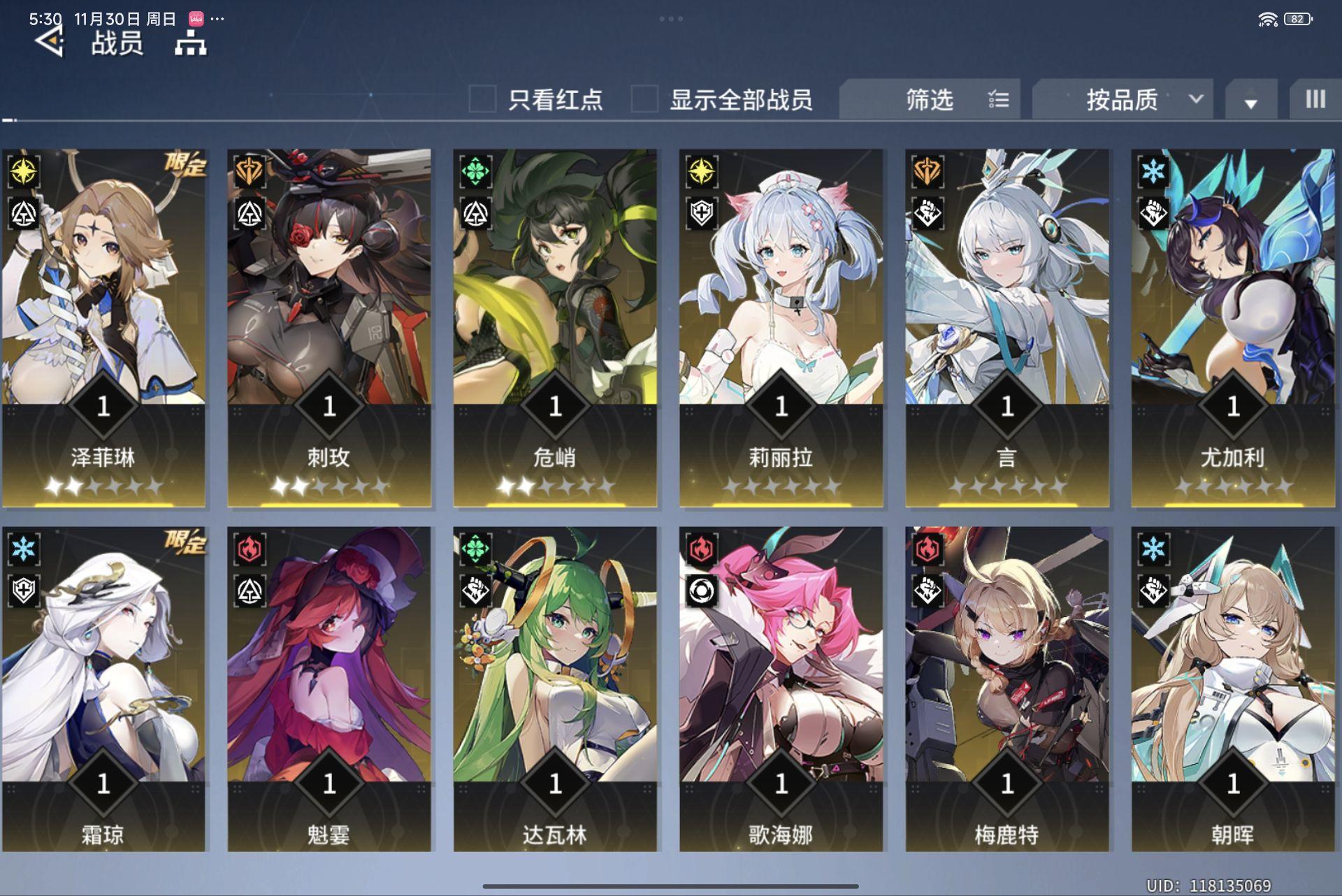The image size is (1342, 896).
Task: Tap the 筛选 filter button
Action: pyautogui.click(x=930, y=99)
